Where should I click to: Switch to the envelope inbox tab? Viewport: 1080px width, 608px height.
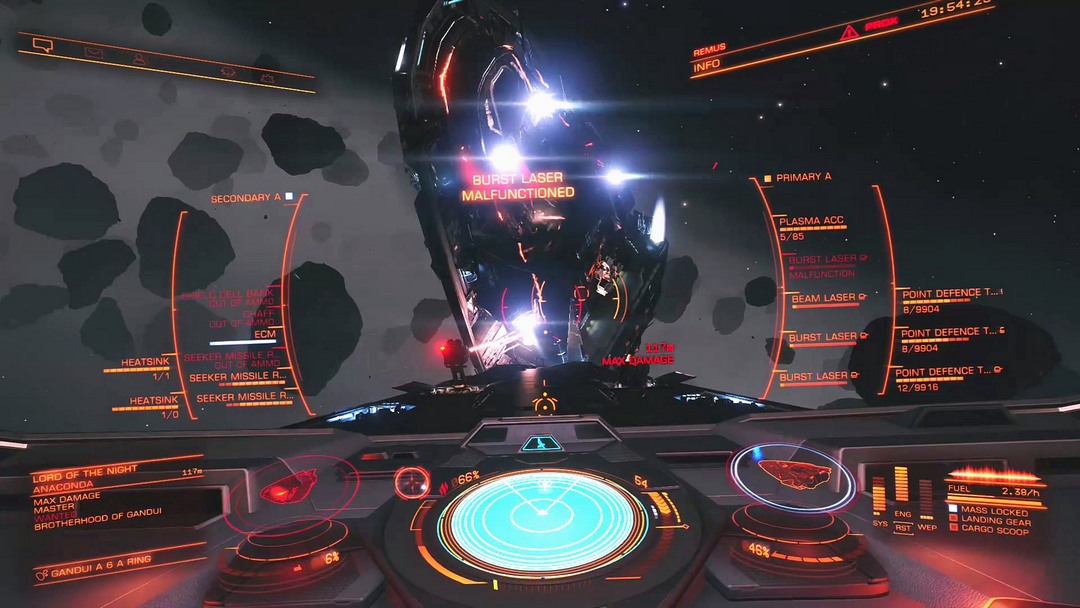[93, 53]
